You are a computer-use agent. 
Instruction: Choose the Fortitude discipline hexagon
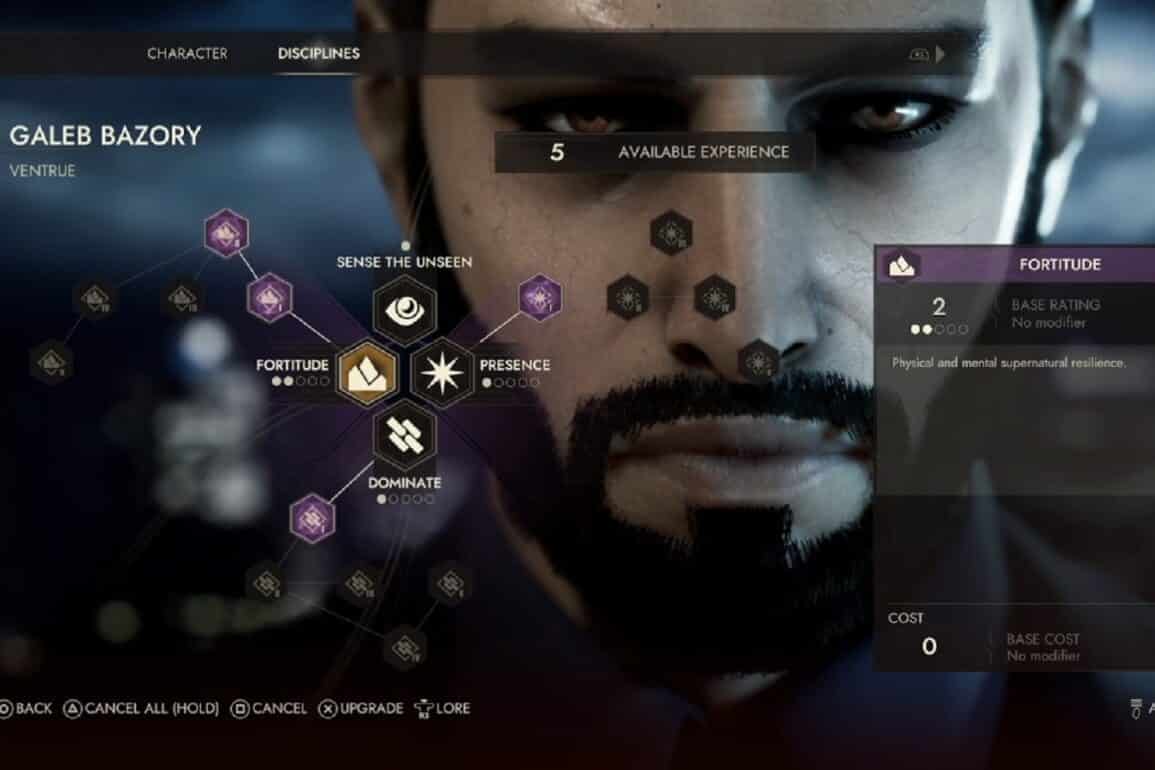pyautogui.click(x=367, y=373)
